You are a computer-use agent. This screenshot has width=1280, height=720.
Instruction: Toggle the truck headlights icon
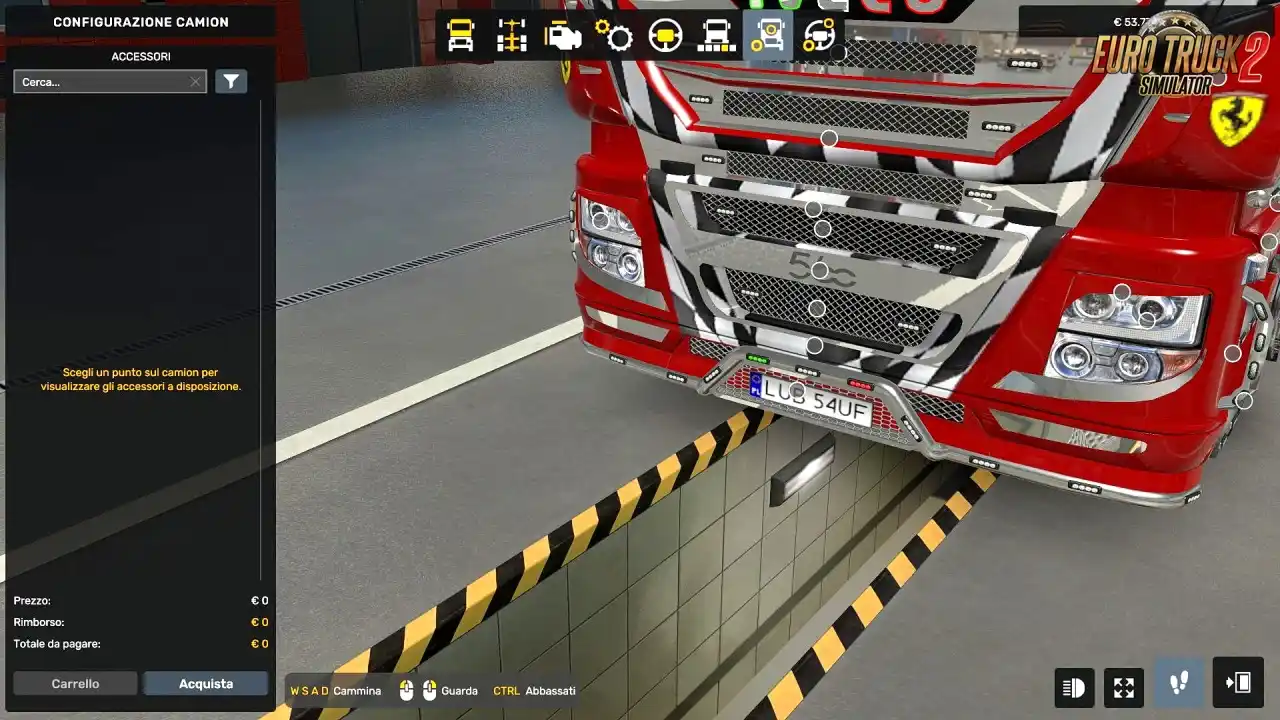tap(1074, 687)
